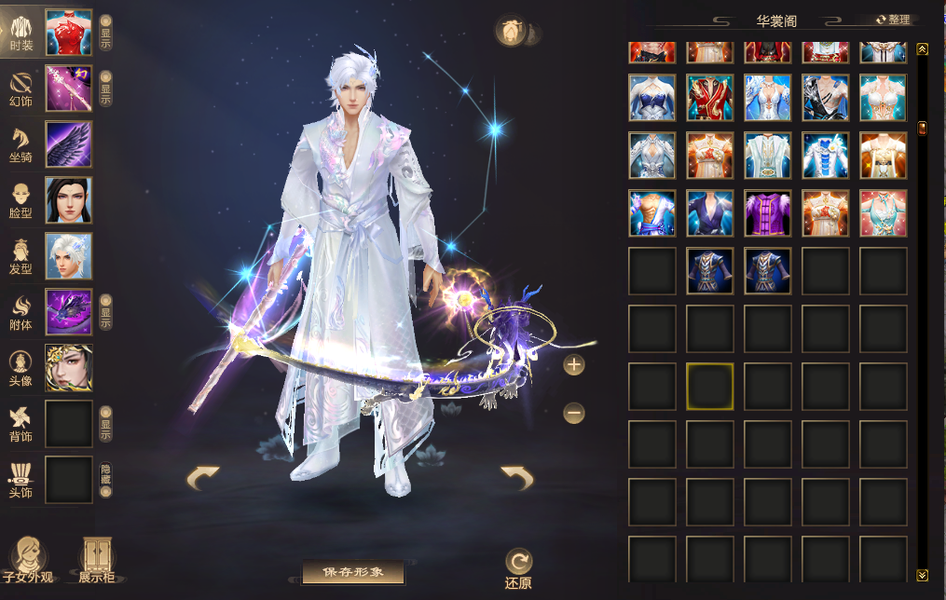Open the 幻饰 weapon skin category
946x600 pixels.
coord(21,88)
